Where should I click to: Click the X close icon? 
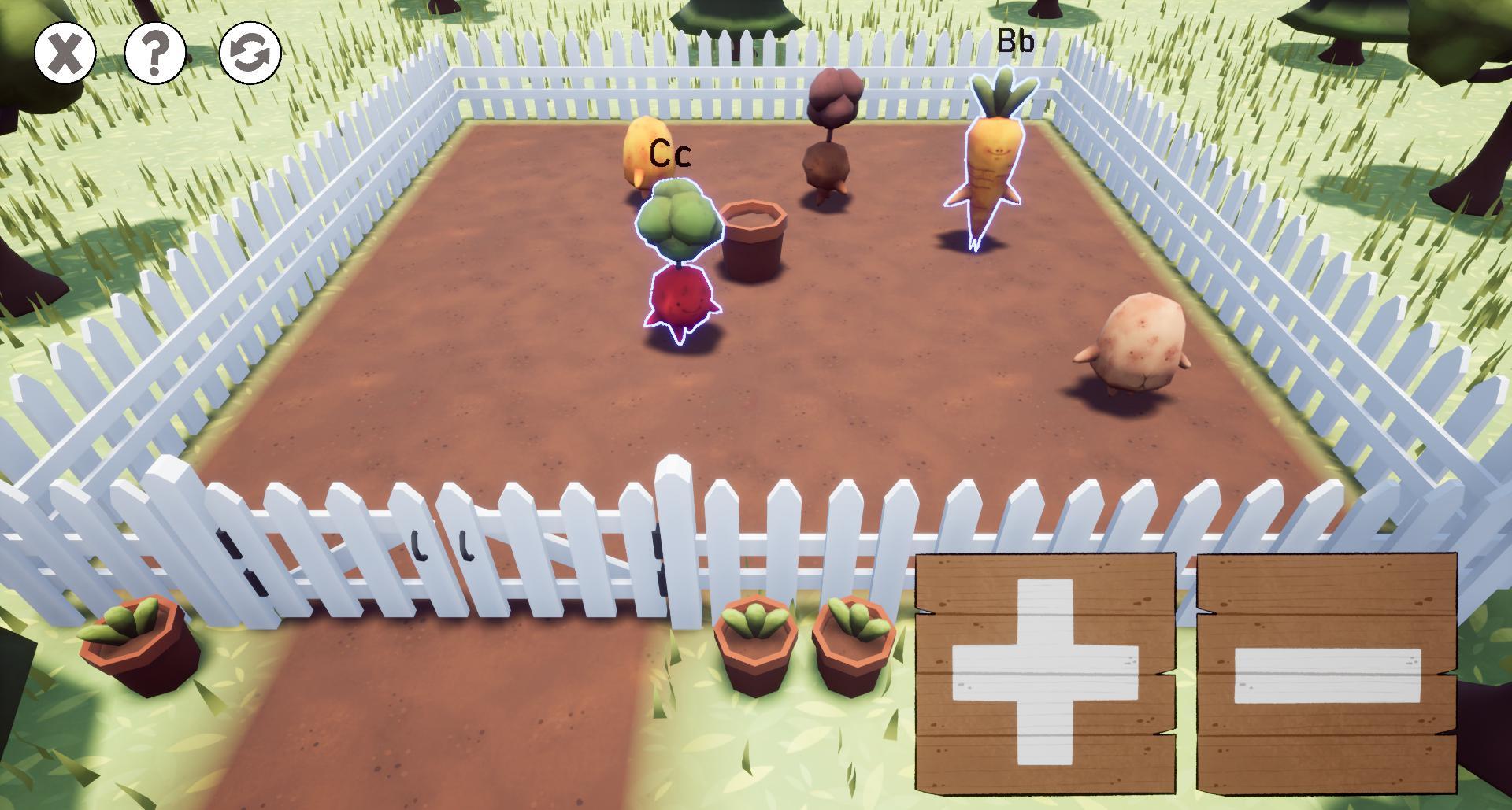point(65,53)
